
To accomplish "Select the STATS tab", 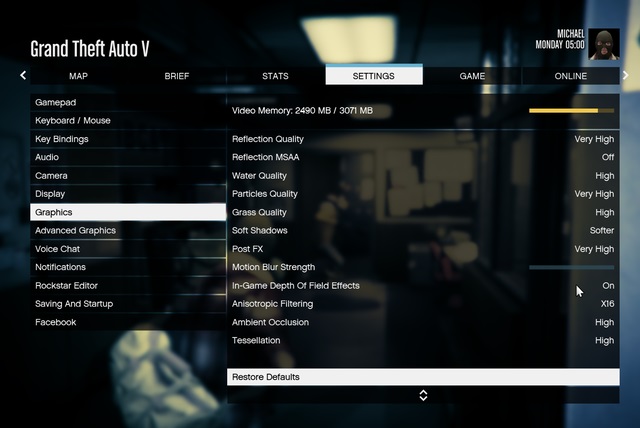I will tap(275, 76).
